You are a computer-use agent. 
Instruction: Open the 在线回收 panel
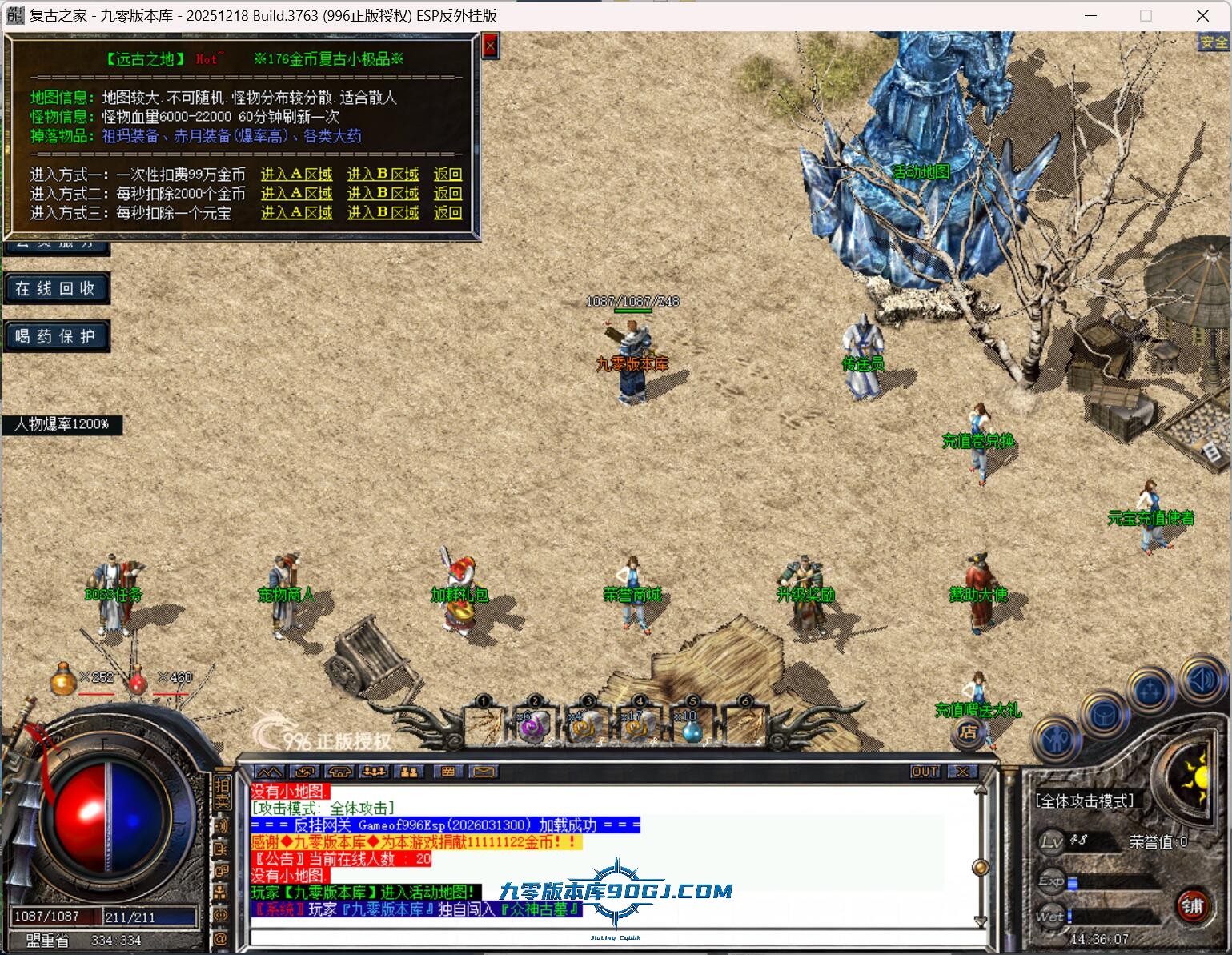pos(55,289)
